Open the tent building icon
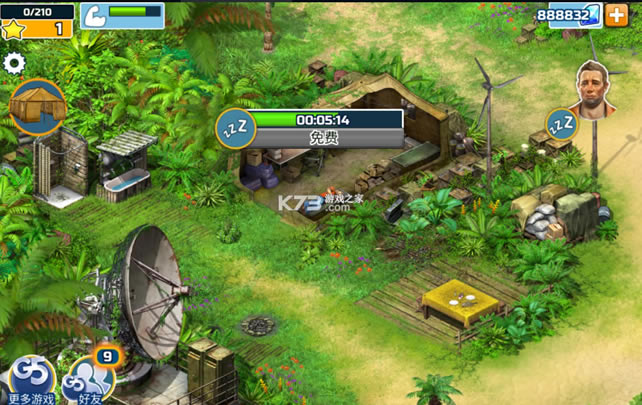The height and width of the screenshot is (405, 642). (38, 106)
